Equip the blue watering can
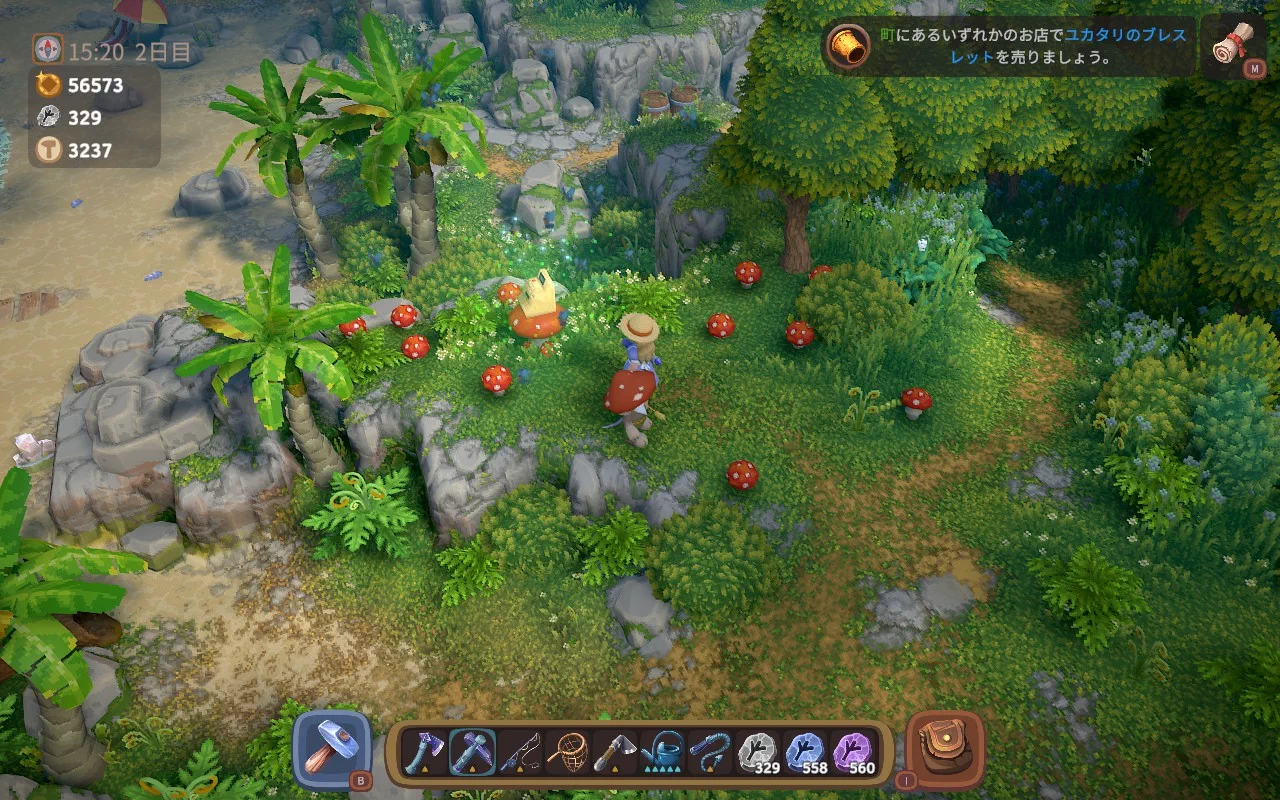This screenshot has width=1280, height=800. (663, 751)
